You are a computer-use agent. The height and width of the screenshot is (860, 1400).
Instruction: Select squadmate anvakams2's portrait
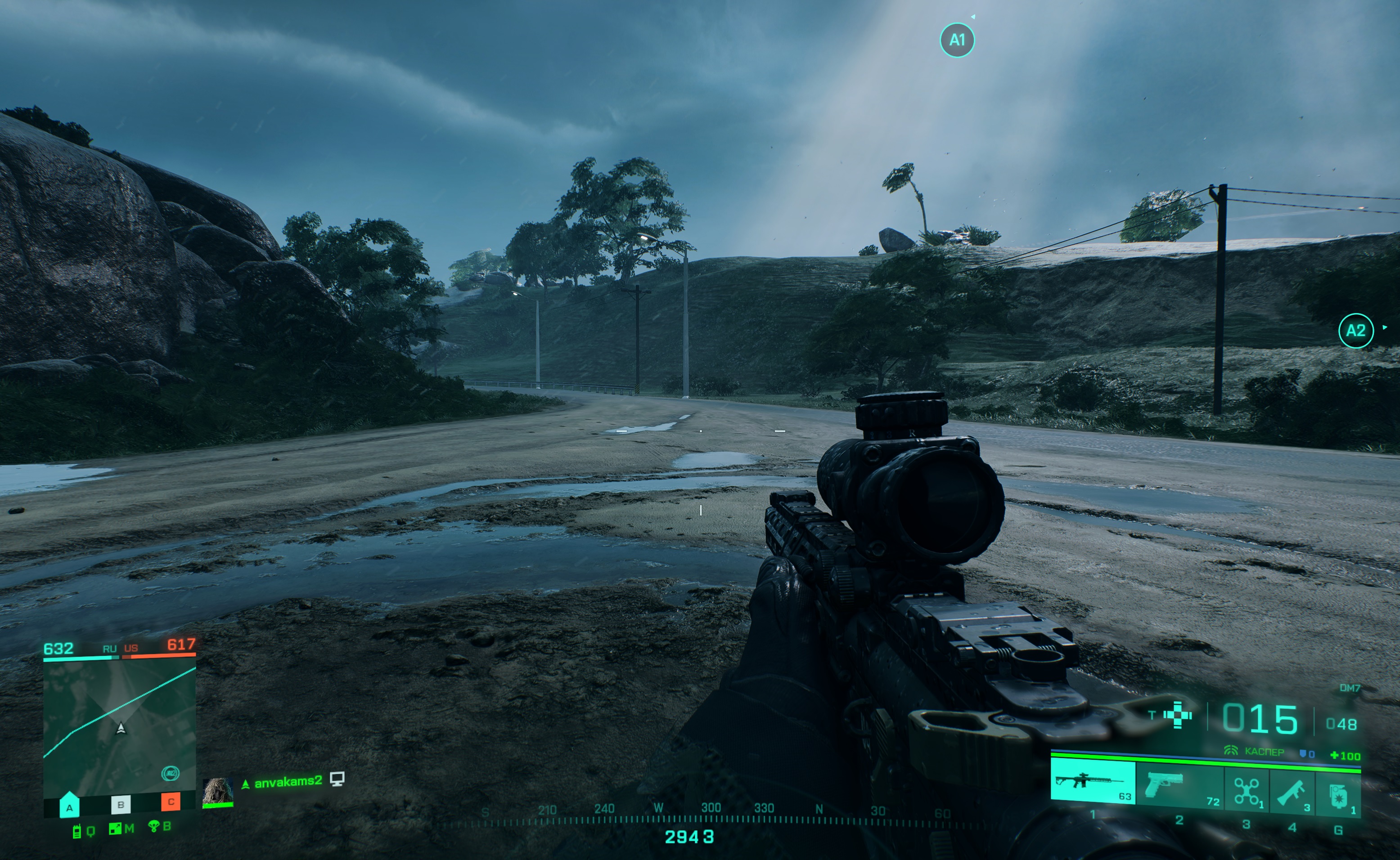(217, 791)
